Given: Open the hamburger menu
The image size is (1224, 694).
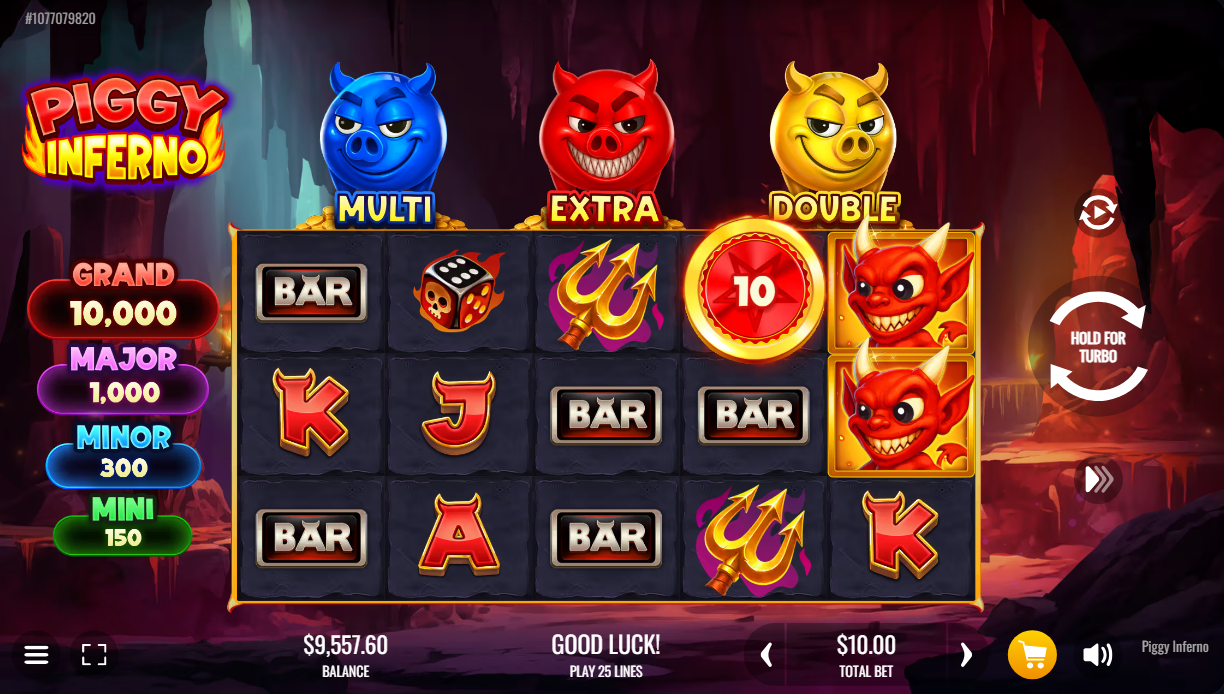Looking at the screenshot, I should pos(37,655).
